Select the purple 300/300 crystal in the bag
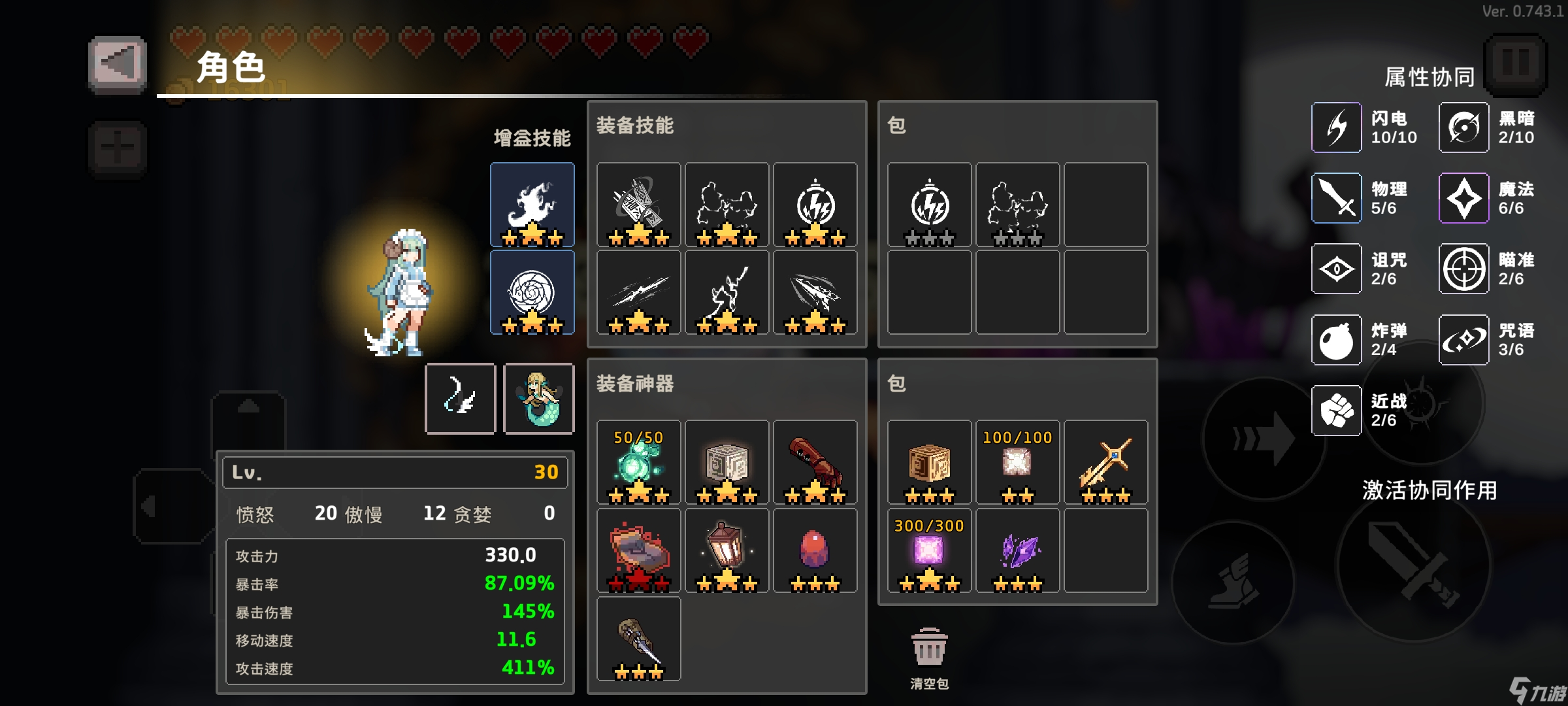This screenshot has height=706, width=1568. click(928, 549)
